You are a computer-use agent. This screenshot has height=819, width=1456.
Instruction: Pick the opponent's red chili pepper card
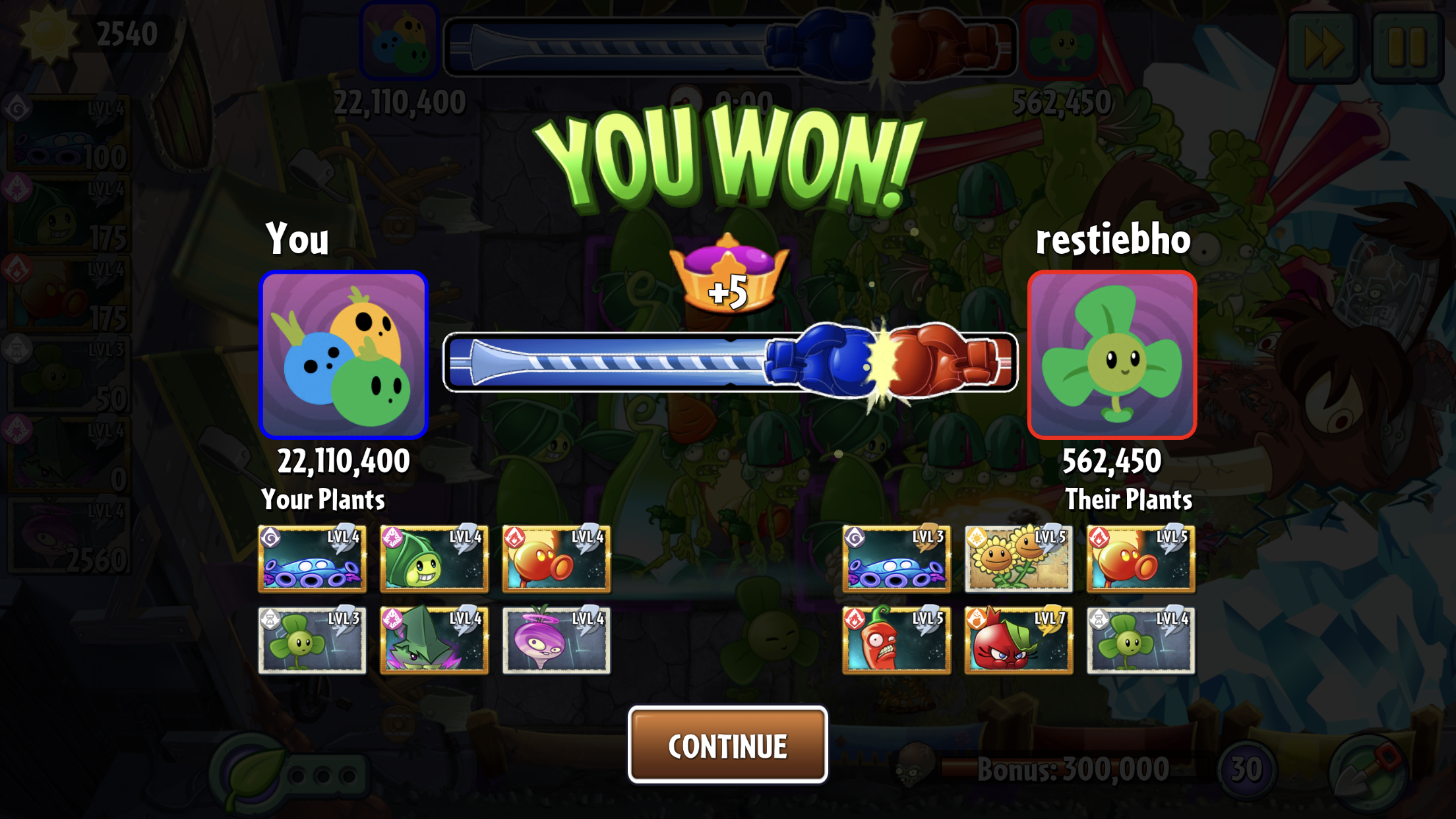pyautogui.click(x=896, y=640)
